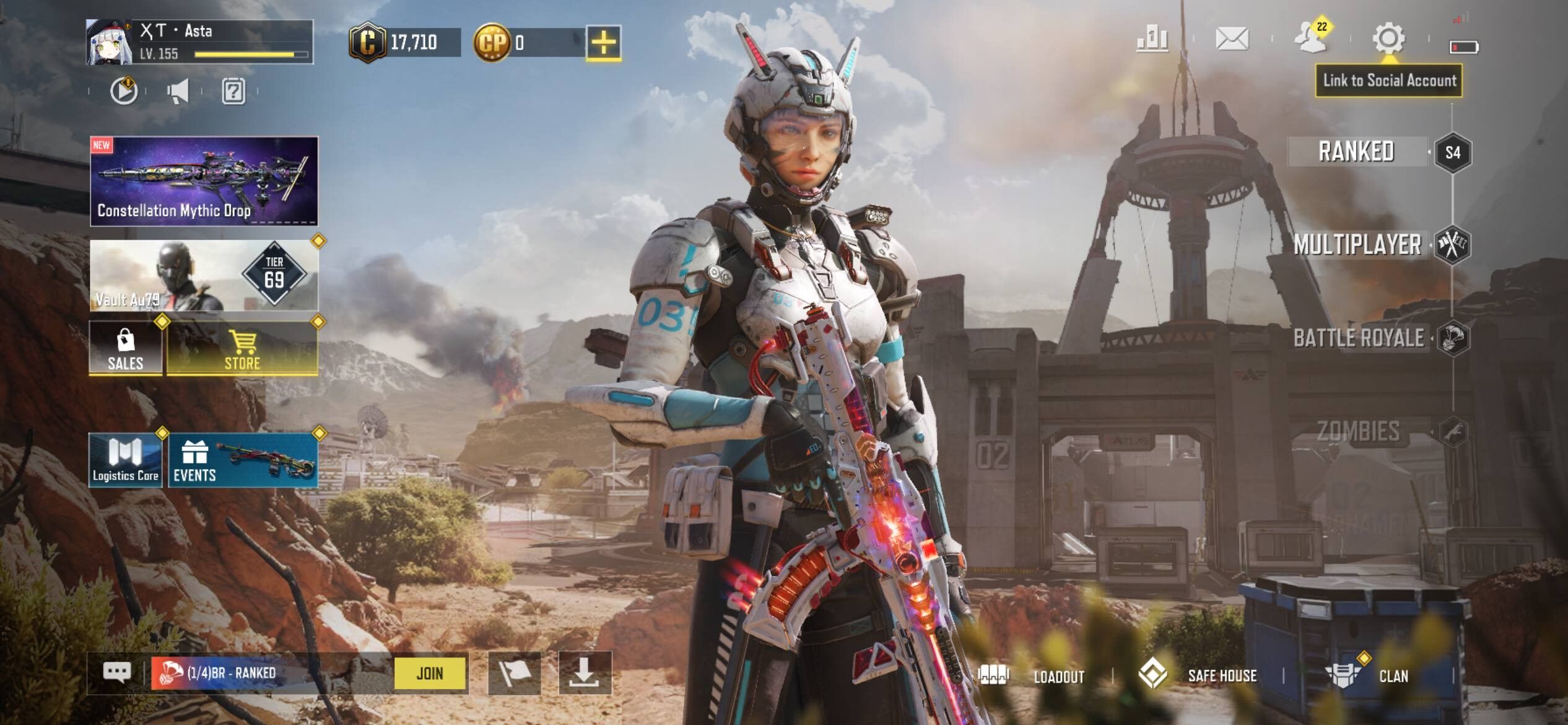The image size is (1568, 725).
Task: Enter the Store
Action: point(242,348)
